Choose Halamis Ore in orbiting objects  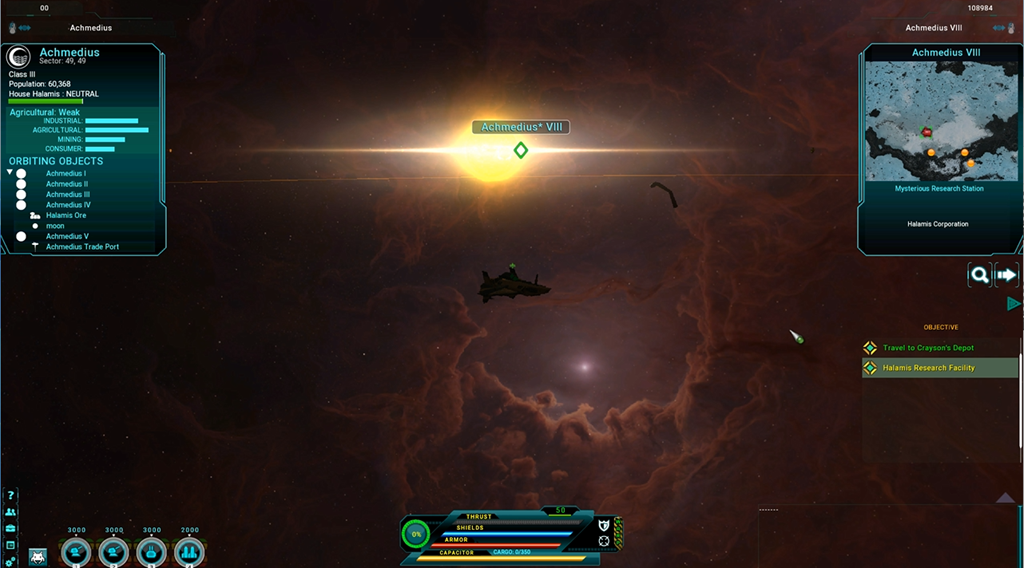tap(66, 216)
